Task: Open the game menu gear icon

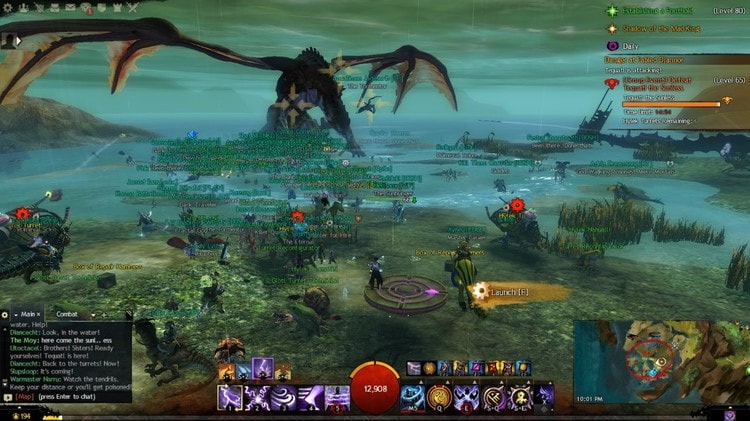Action: [x=7, y=6]
